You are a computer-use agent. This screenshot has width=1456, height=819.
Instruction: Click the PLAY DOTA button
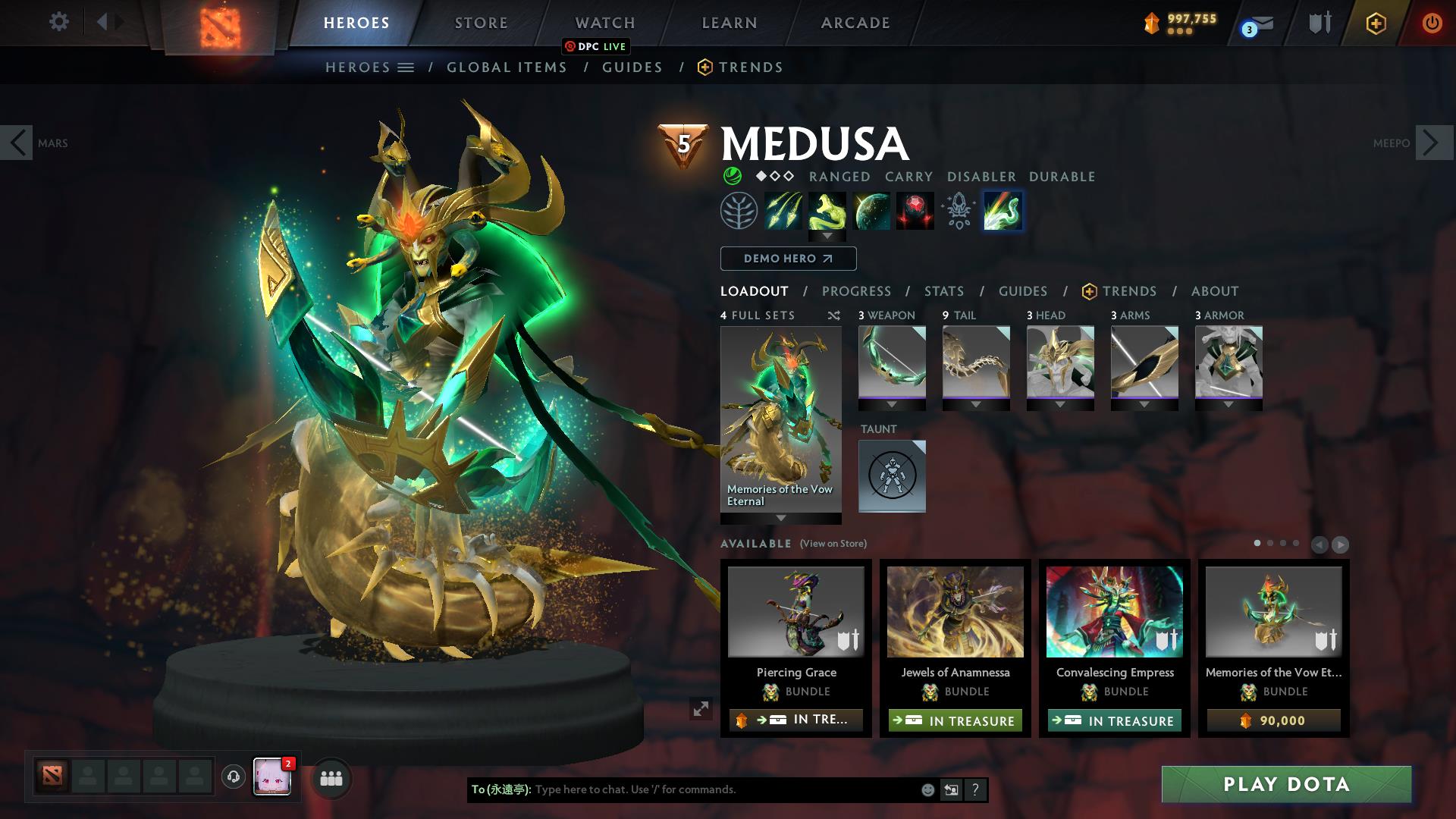[x=1285, y=785]
